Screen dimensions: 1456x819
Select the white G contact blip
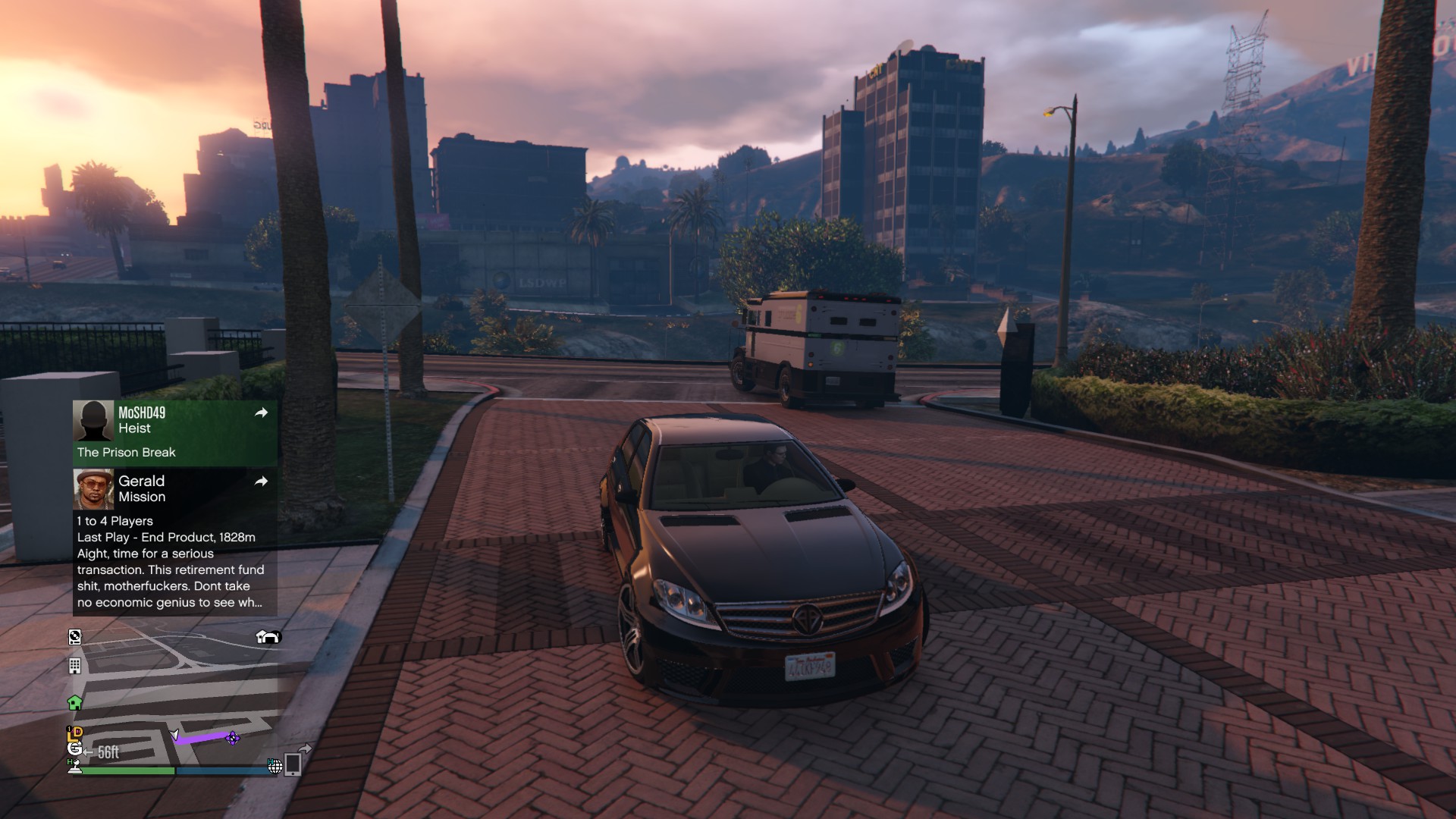[x=74, y=748]
